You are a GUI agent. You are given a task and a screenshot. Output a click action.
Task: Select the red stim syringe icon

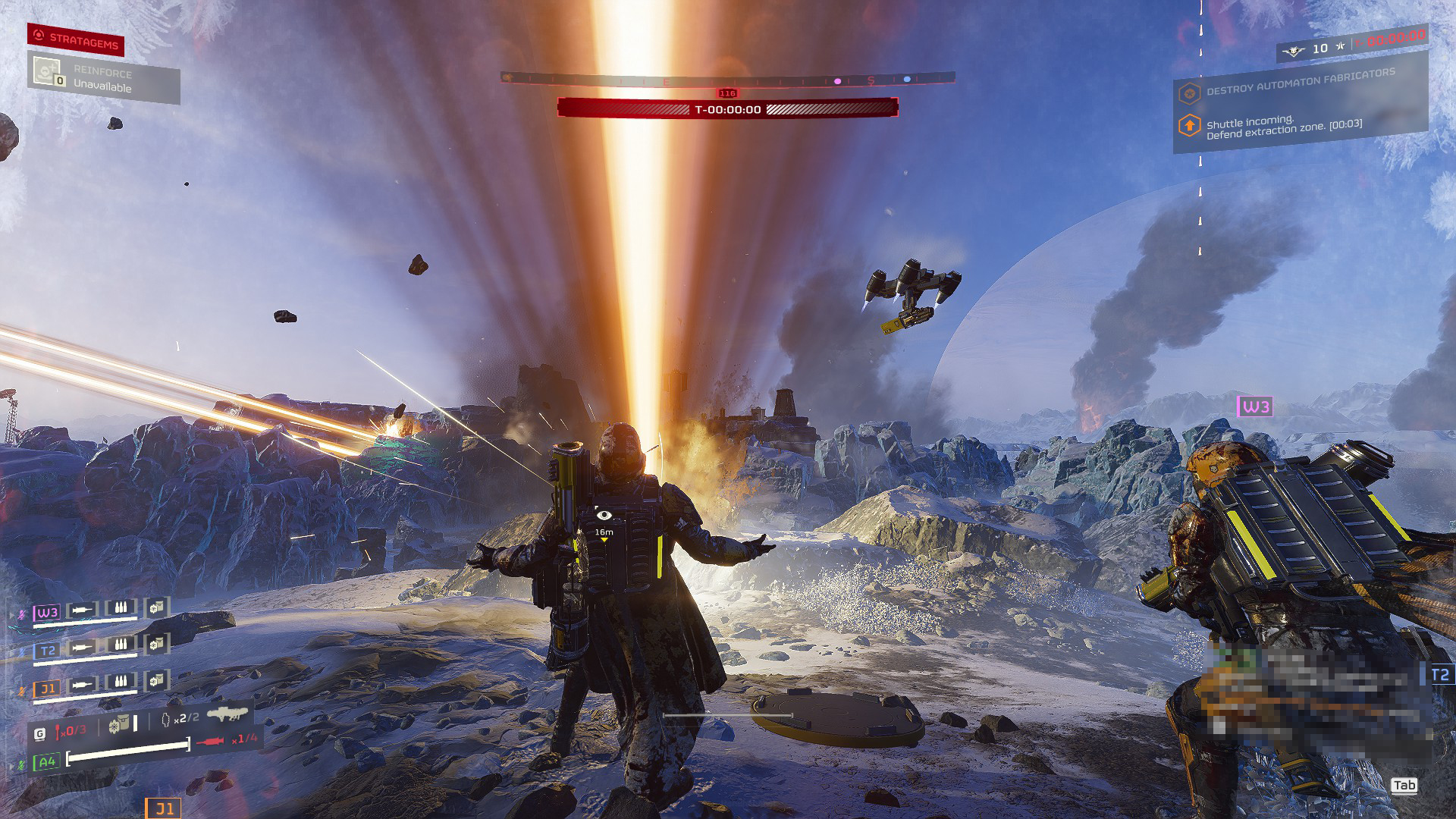click(210, 741)
